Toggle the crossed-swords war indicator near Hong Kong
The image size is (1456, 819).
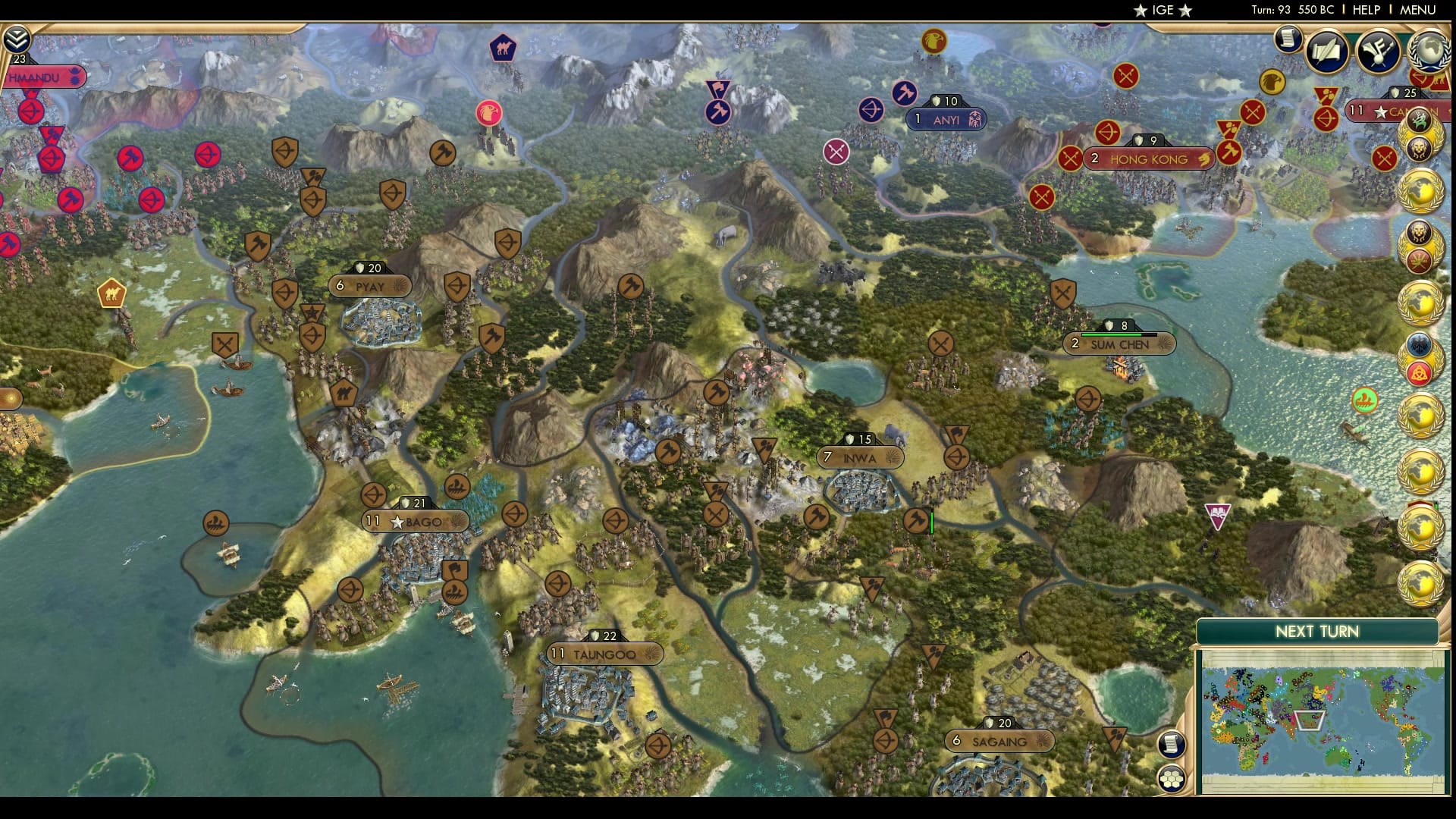pyautogui.click(x=1071, y=159)
